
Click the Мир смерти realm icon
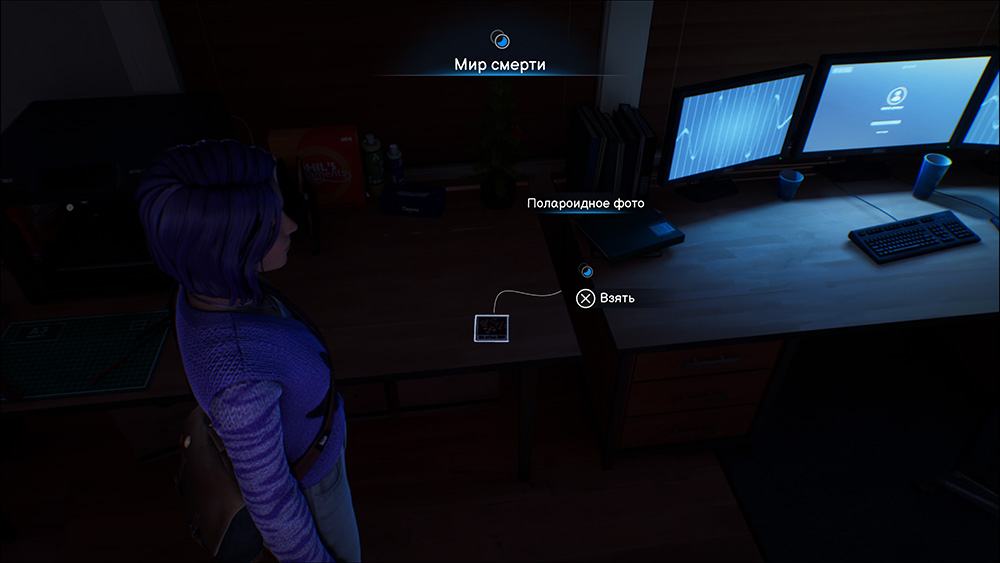501,40
